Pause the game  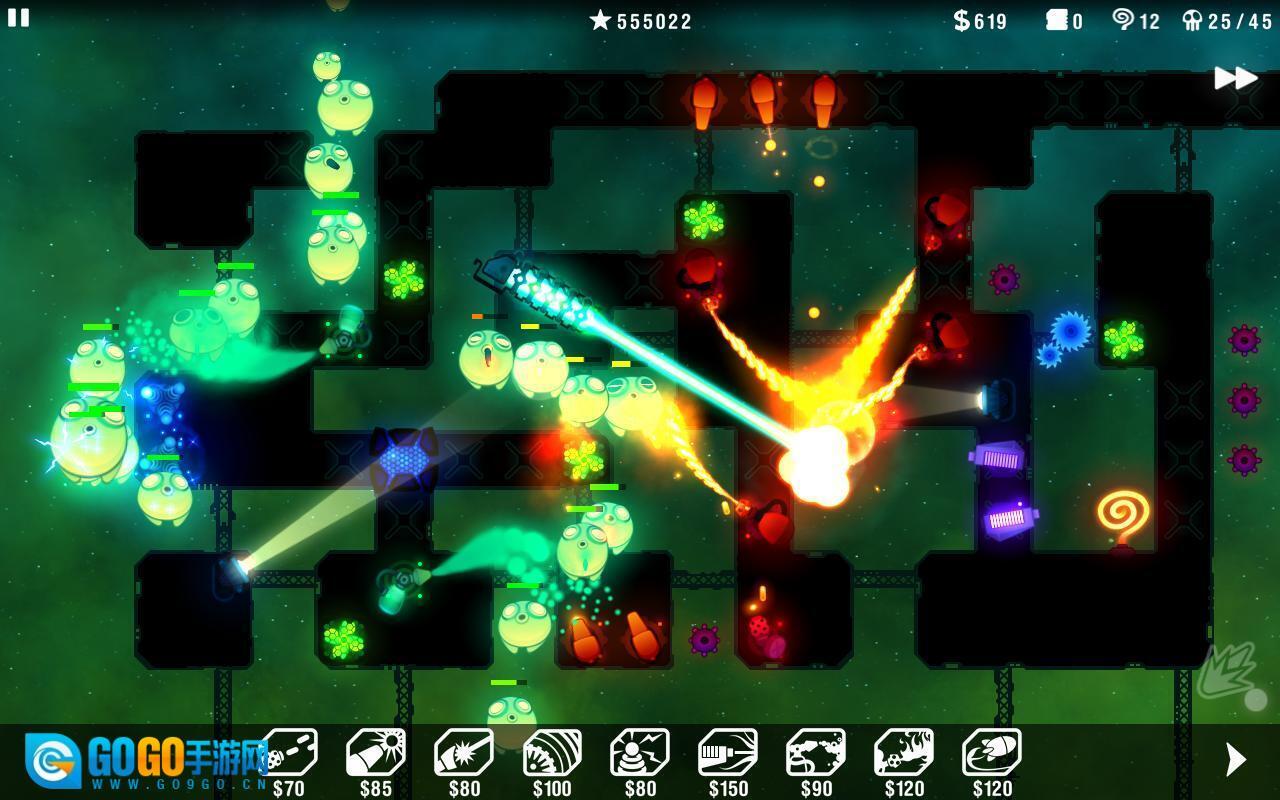[x=18, y=17]
